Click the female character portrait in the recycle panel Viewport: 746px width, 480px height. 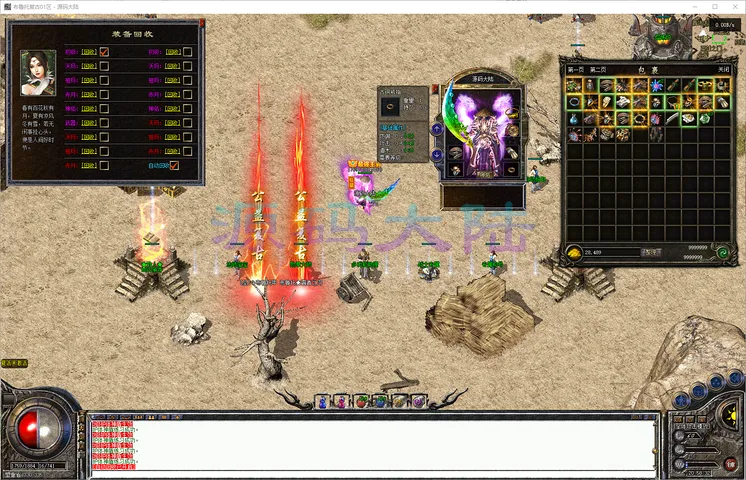[x=38, y=73]
